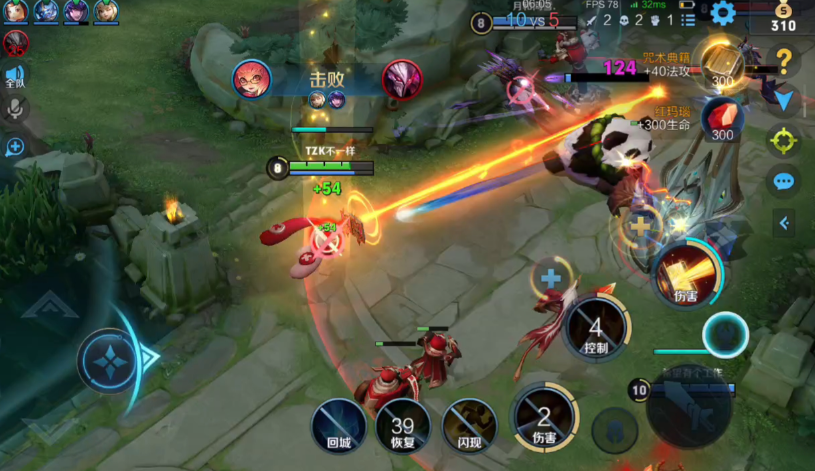Toggle the microphone on

(x=15, y=109)
